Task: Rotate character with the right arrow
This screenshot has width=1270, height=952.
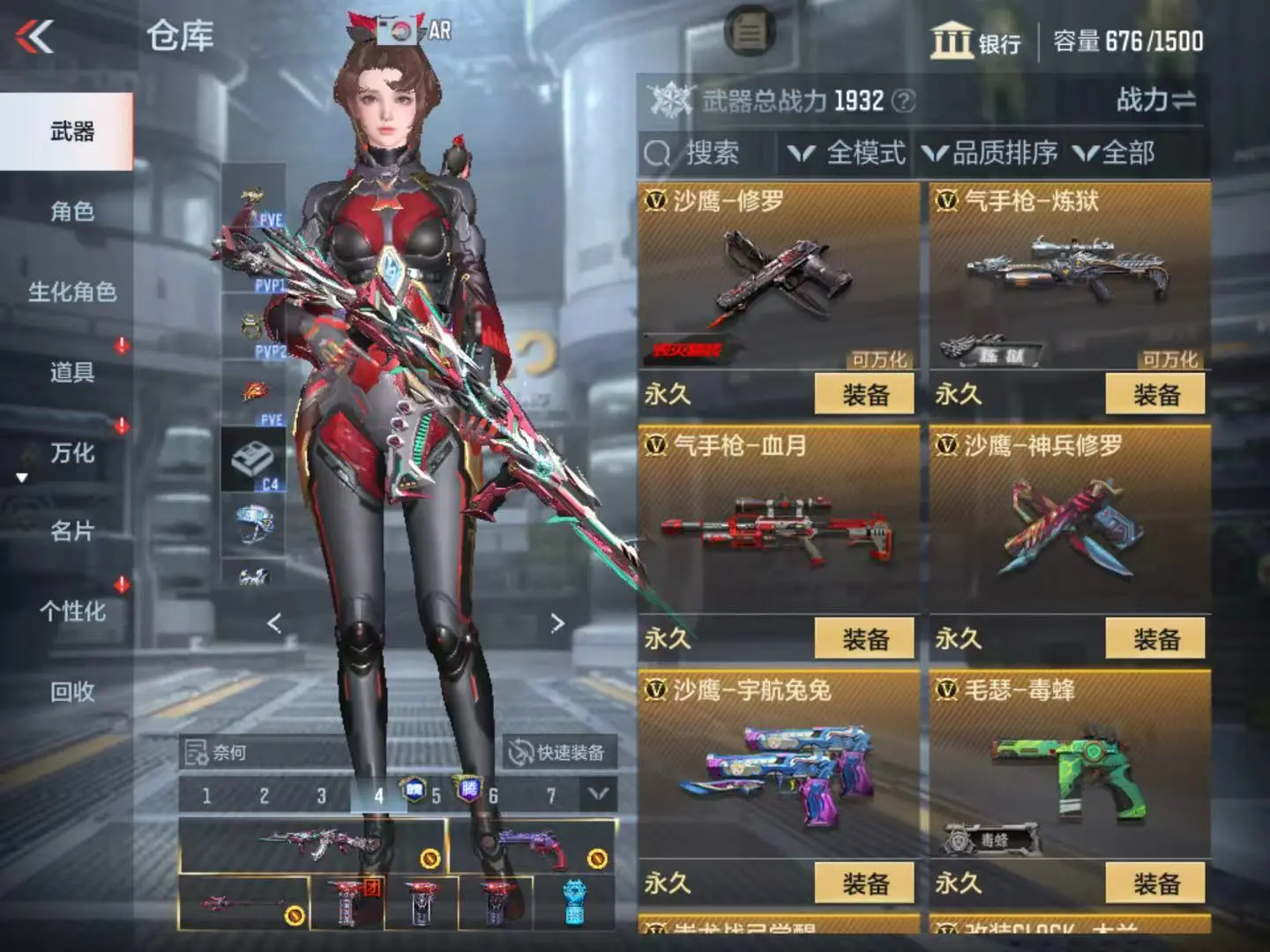Action: coord(557,623)
